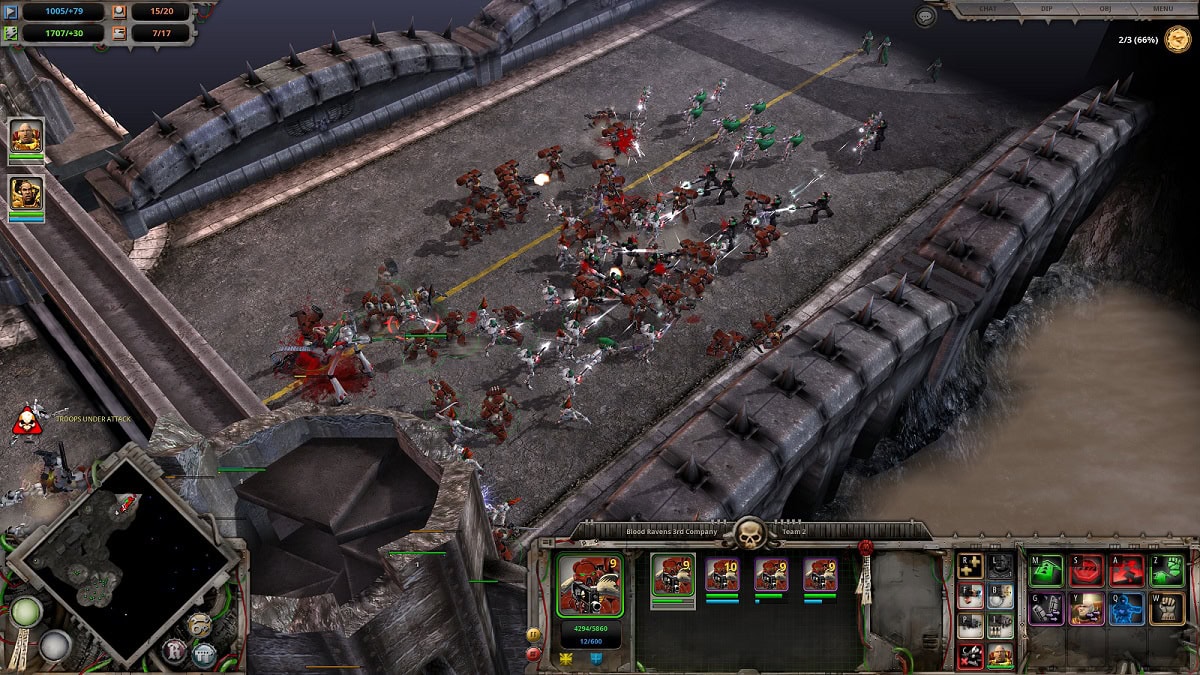Show the OBJ objectives panel
The height and width of the screenshot is (675, 1200).
click(1105, 9)
